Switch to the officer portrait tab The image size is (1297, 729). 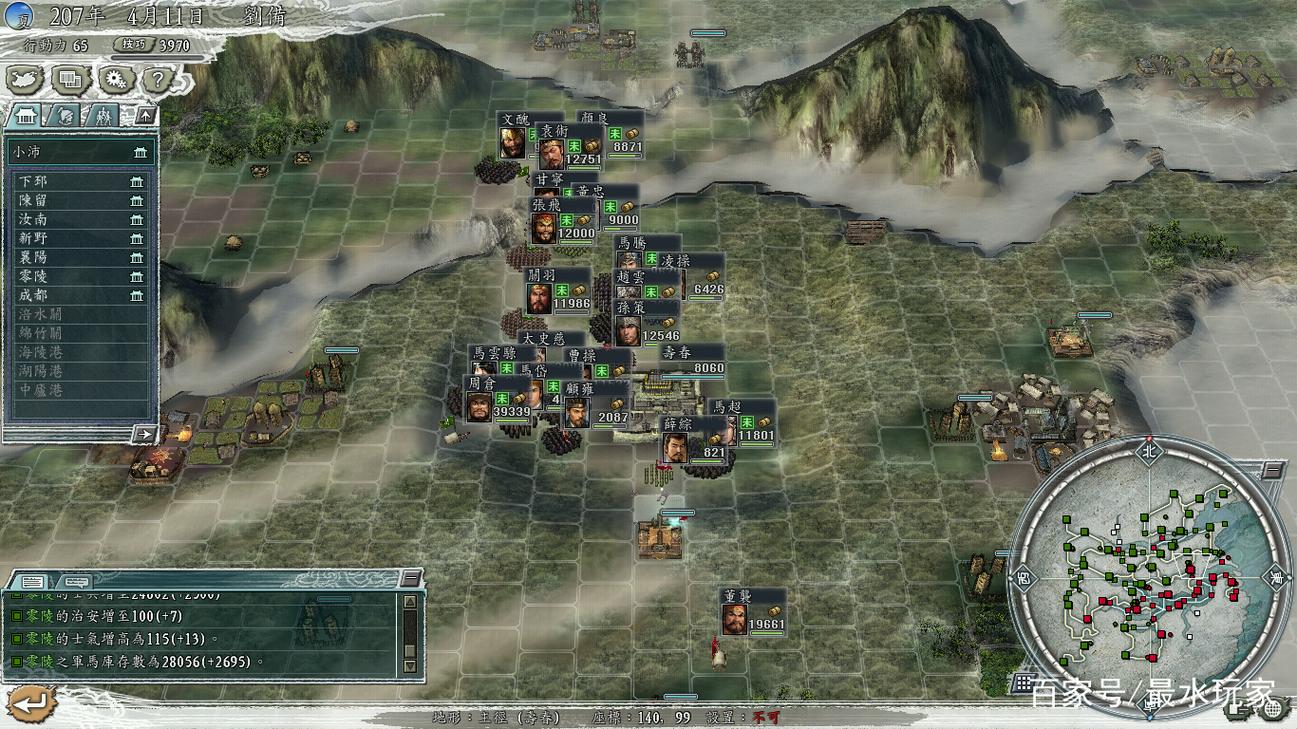click(x=63, y=115)
